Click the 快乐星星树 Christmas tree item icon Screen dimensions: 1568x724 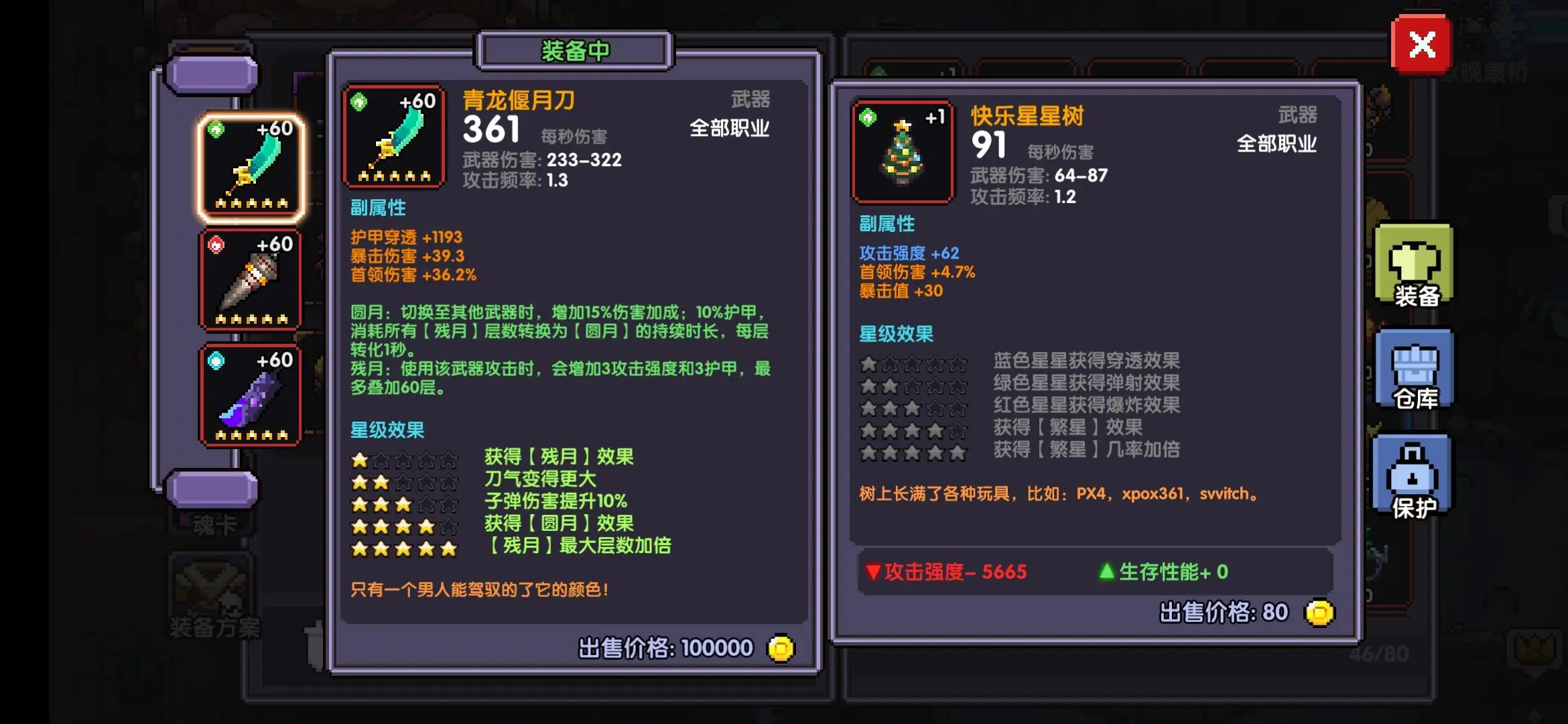click(903, 153)
